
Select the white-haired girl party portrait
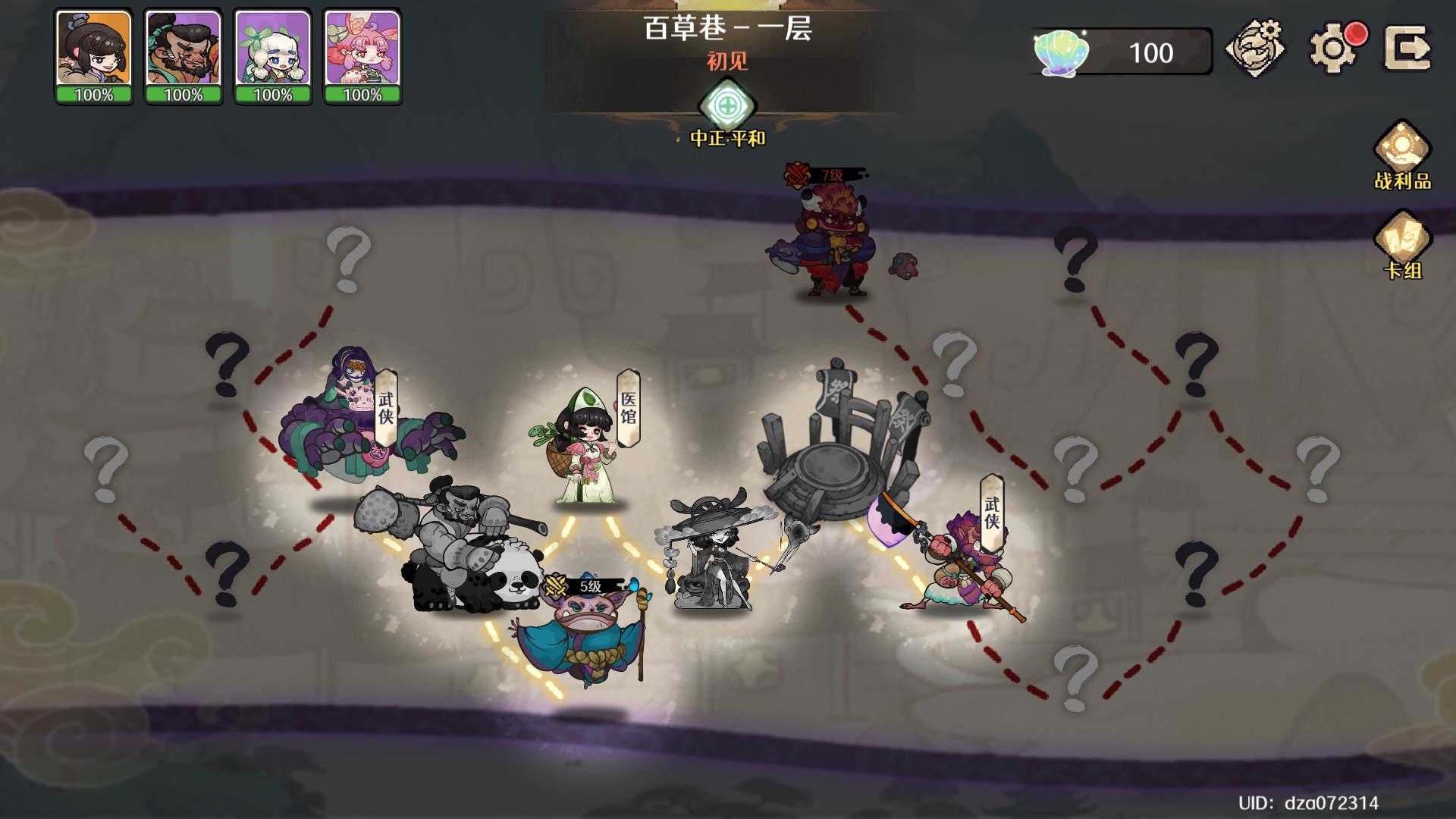(273, 55)
